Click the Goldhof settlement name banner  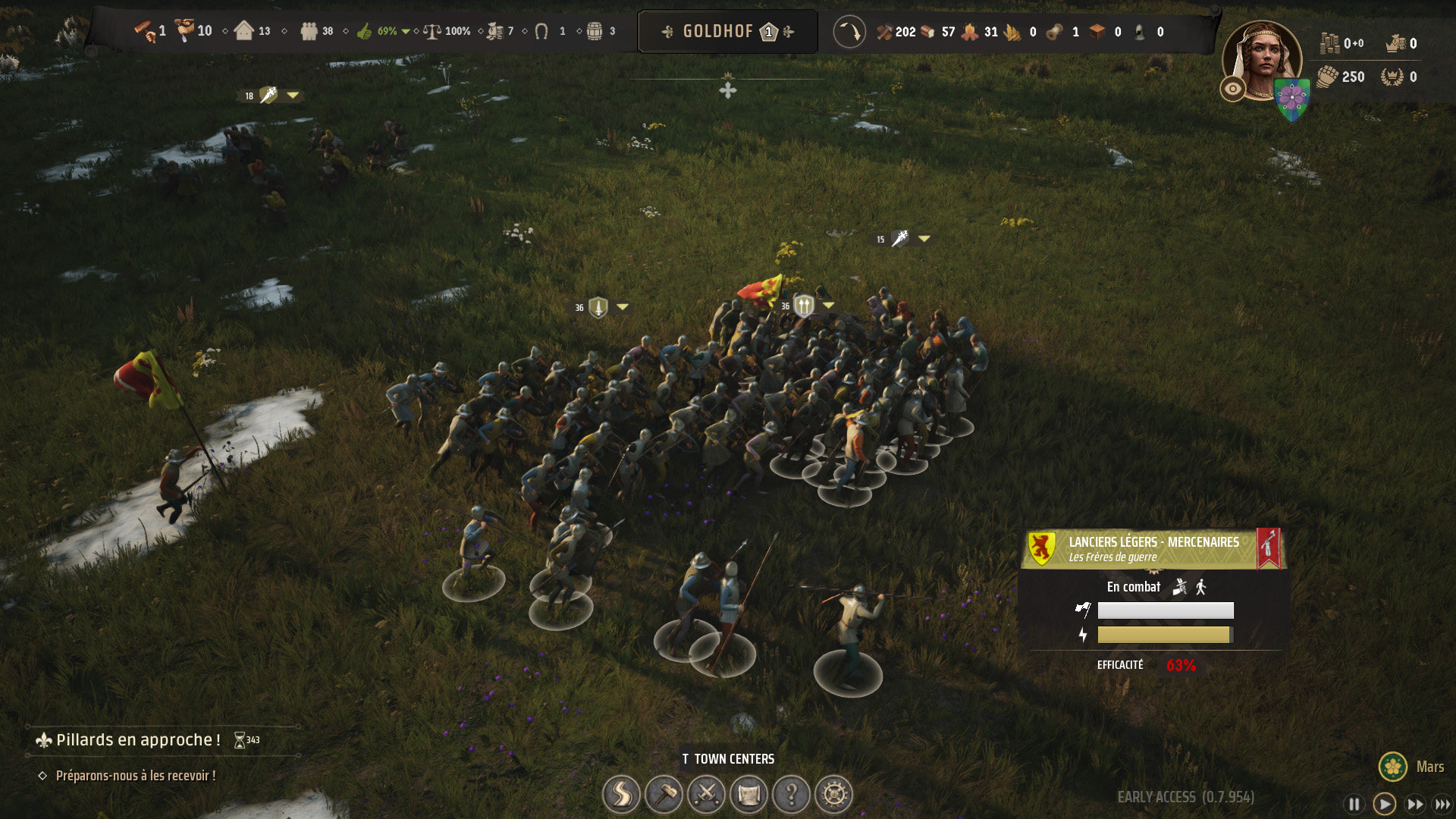click(727, 32)
